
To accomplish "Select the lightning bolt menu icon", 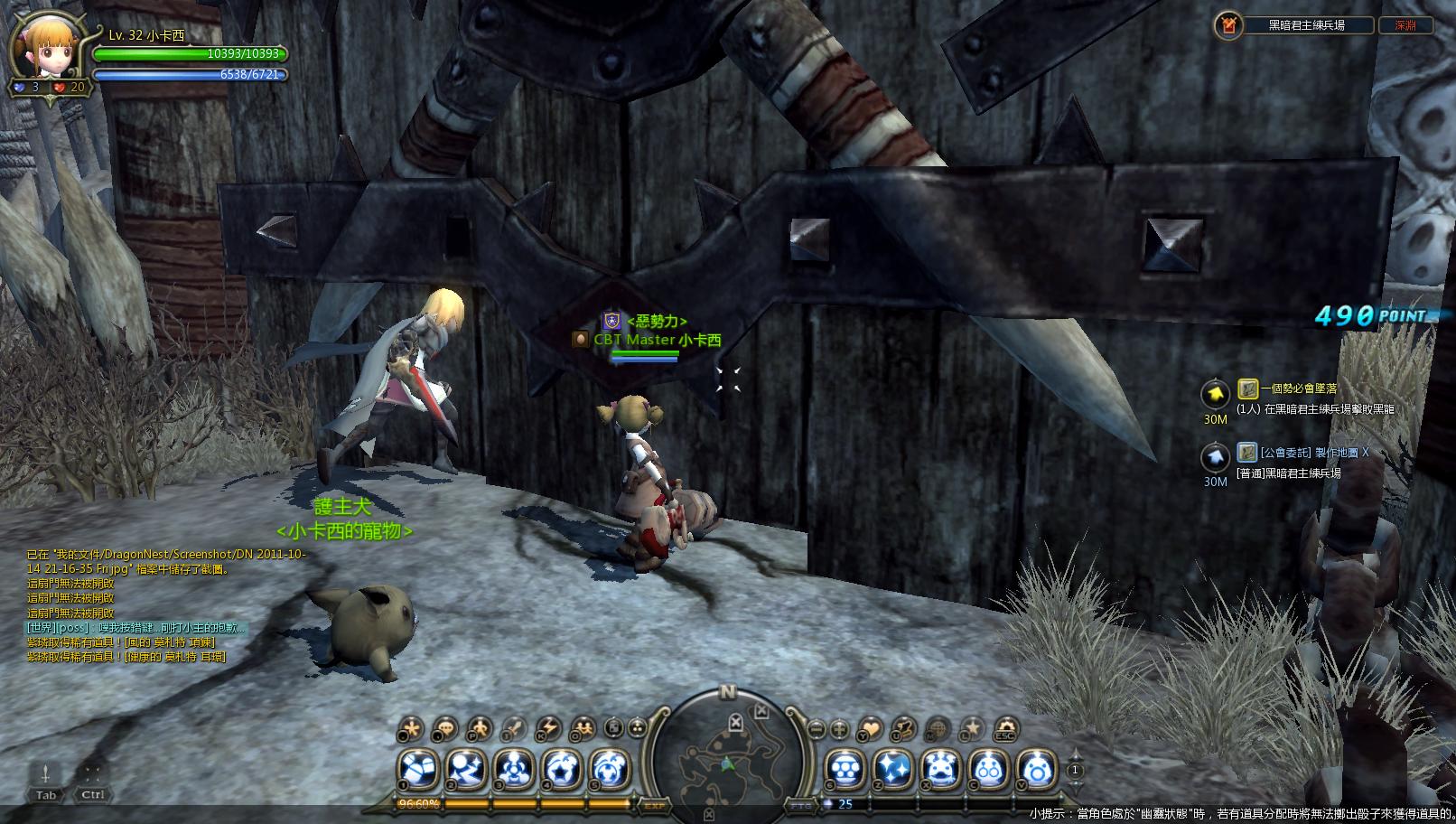I will pyautogui.click(x=548, y=728).
